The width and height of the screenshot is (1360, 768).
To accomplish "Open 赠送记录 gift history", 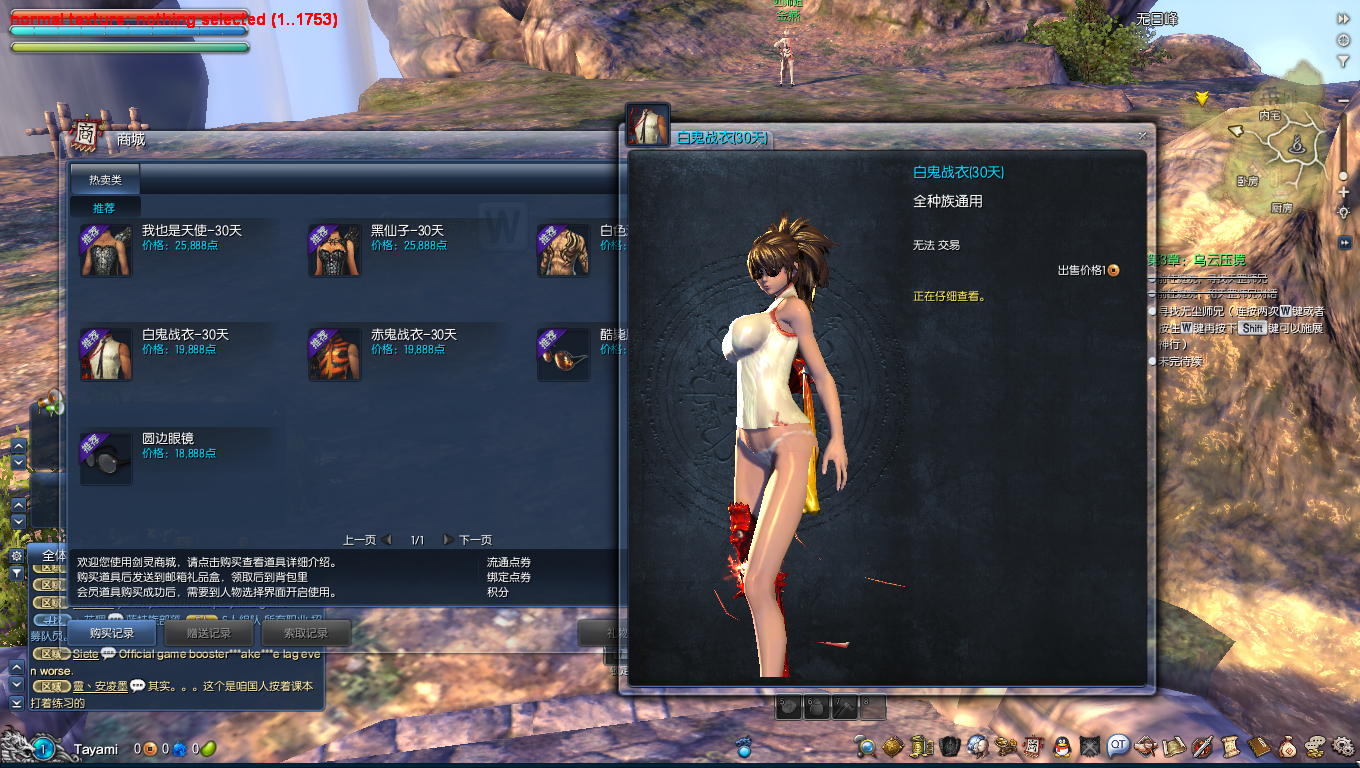I will 208,633.
